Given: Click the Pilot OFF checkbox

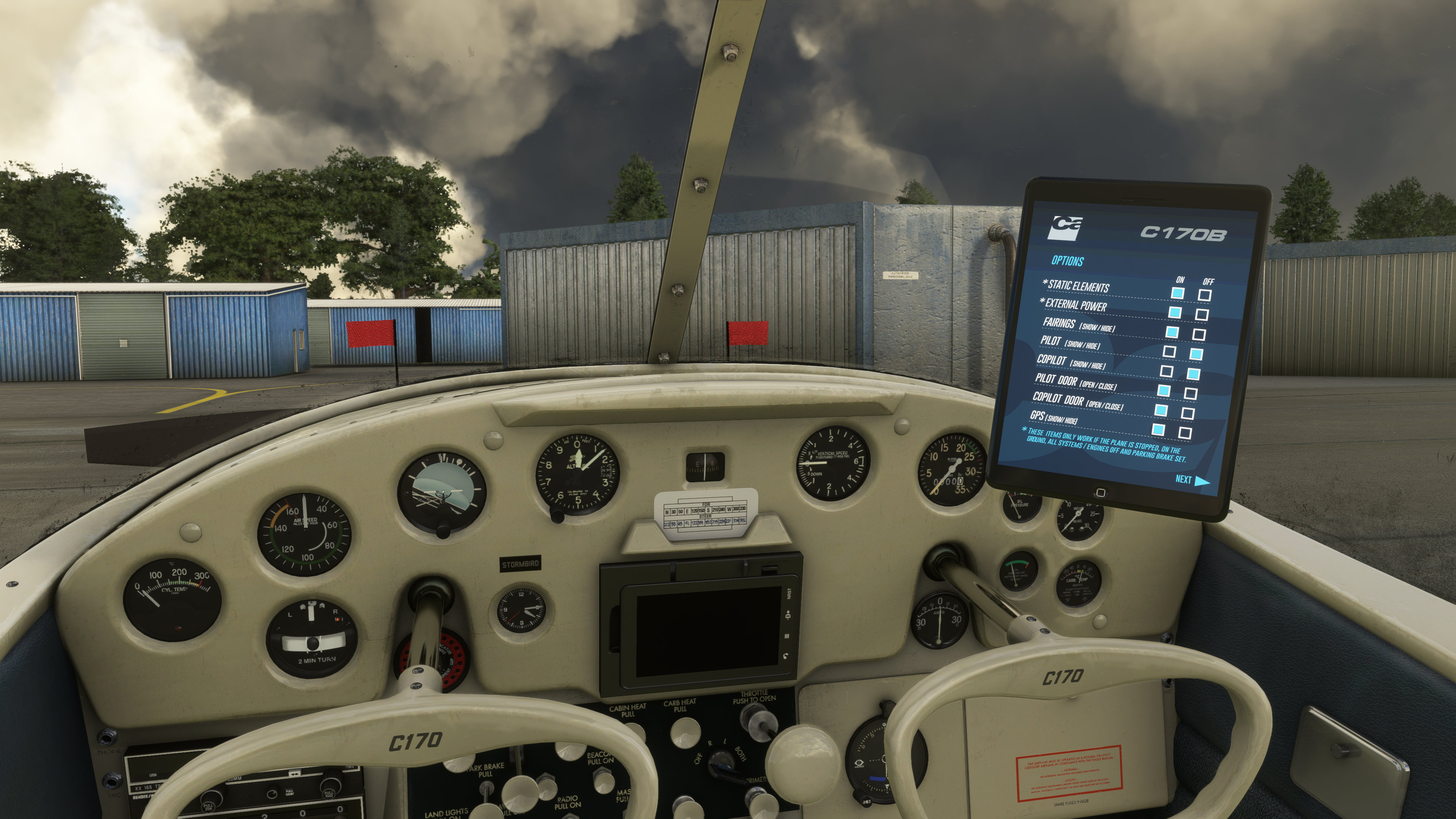Looking at the screenshot, I should (x=1196, y=355).
